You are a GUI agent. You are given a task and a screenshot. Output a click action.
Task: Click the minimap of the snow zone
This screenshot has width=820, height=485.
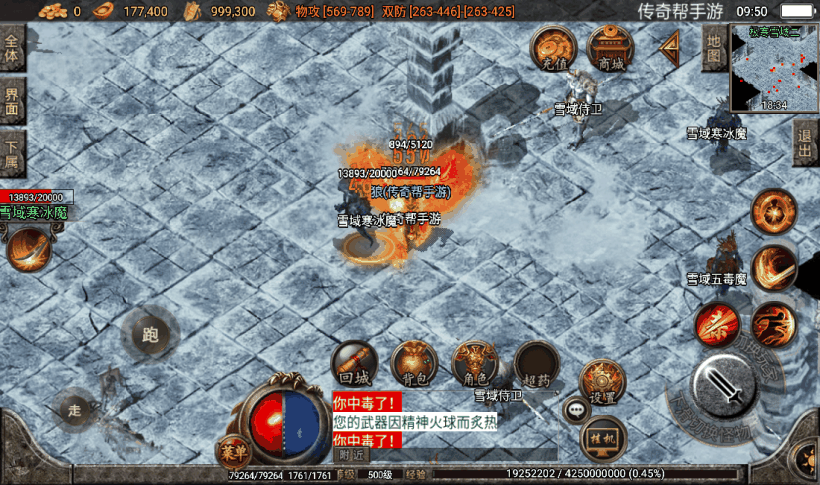[x=773, y=68]
